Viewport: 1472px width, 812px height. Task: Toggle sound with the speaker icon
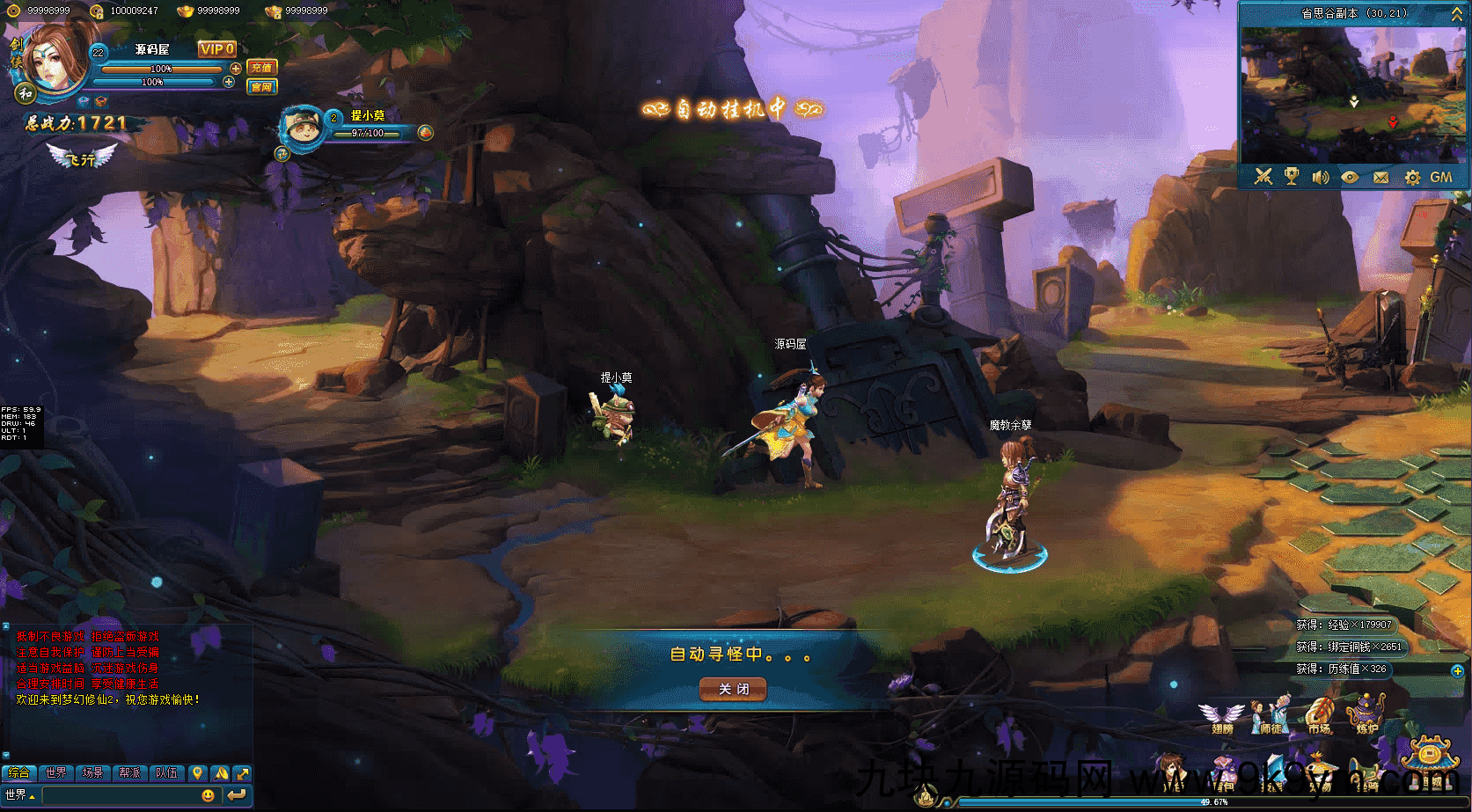tap(1320, 177)
